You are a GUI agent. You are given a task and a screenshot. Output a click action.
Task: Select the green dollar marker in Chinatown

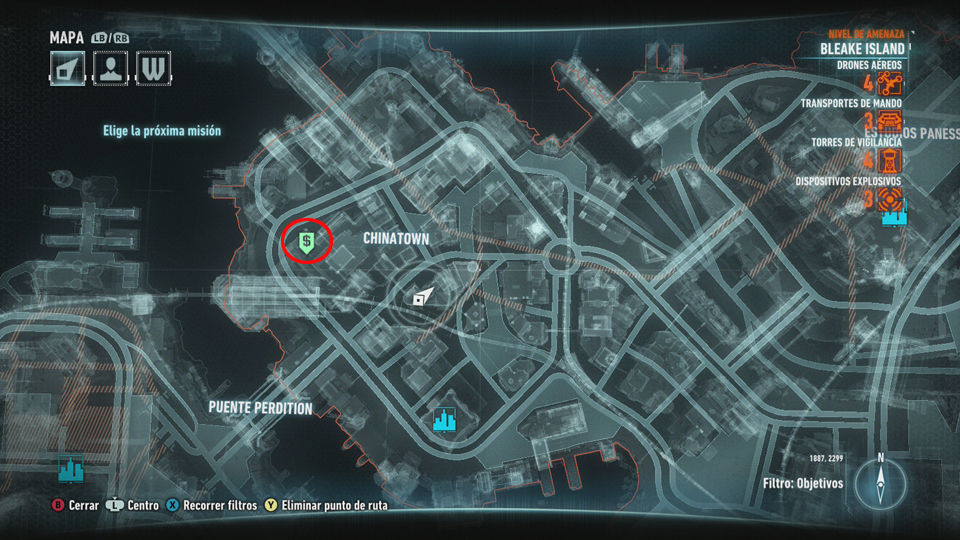tap(307, 240)
